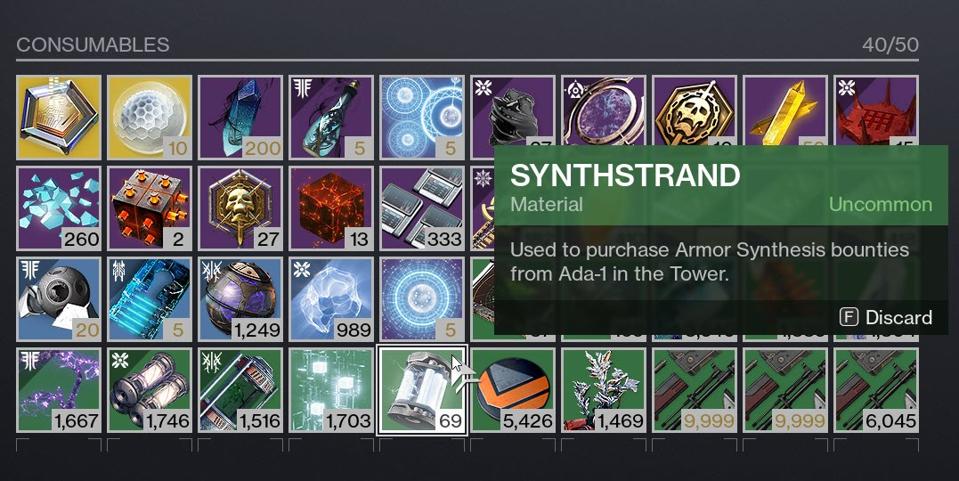959x481 pixels.
Task: Click the glowing blue material stack of 989
Action: point(331,299)
